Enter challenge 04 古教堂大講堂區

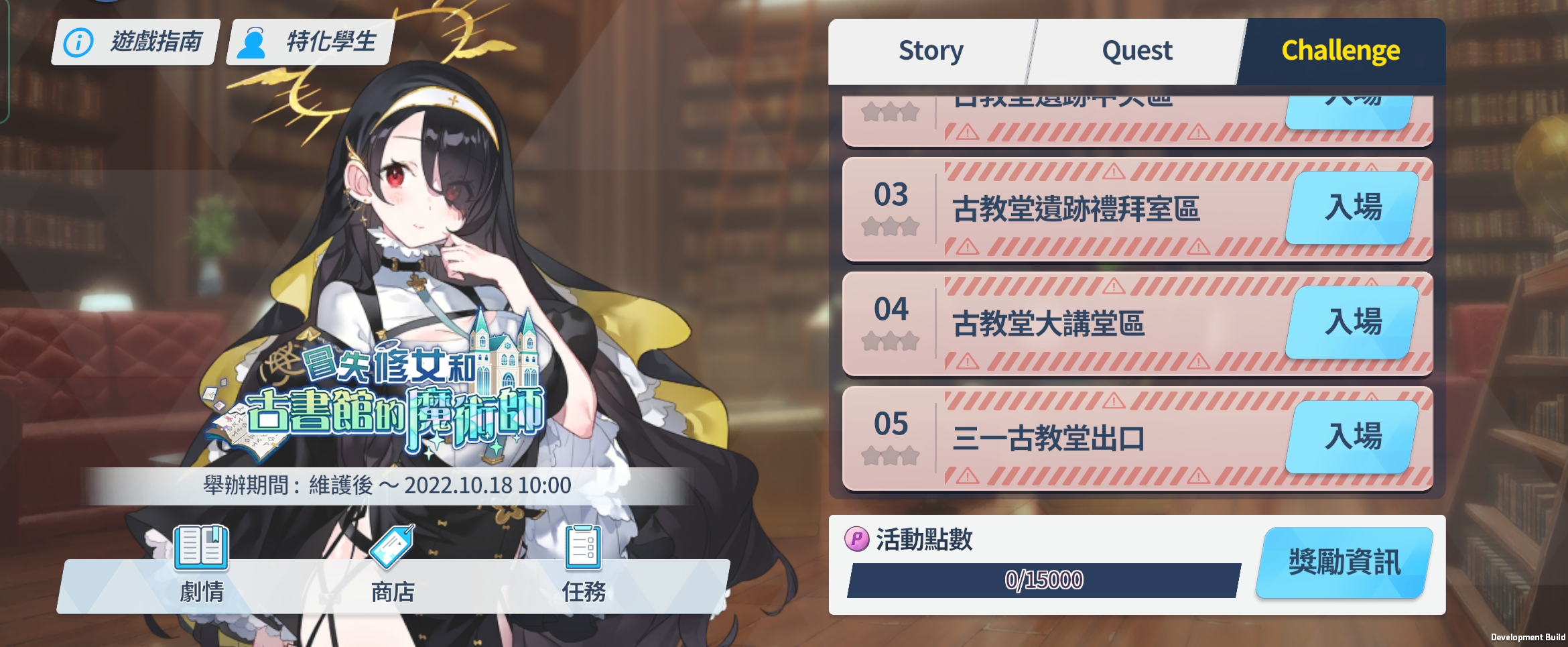[x=1352, y=322]
